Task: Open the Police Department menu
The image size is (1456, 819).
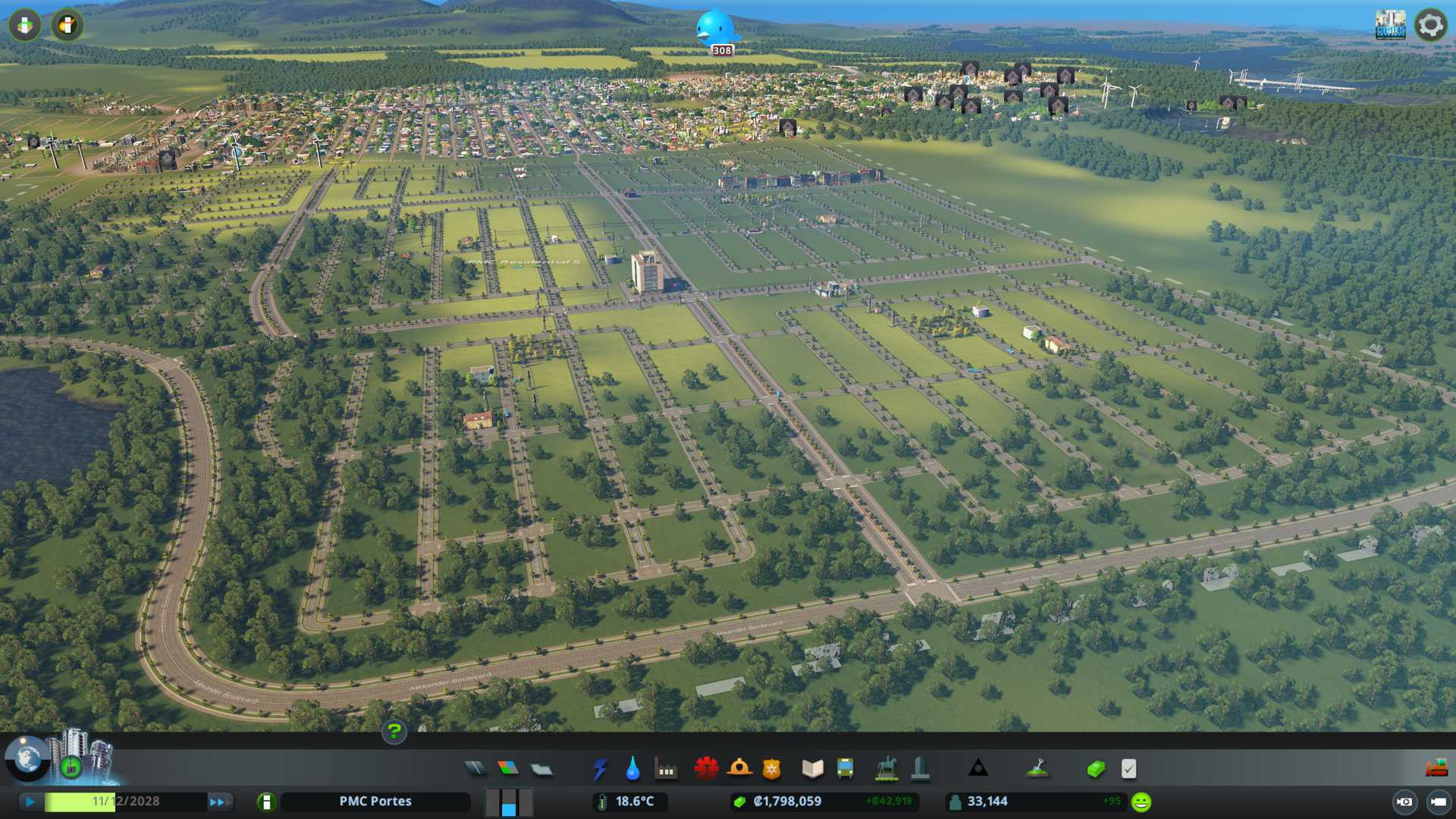Action: 771,769
